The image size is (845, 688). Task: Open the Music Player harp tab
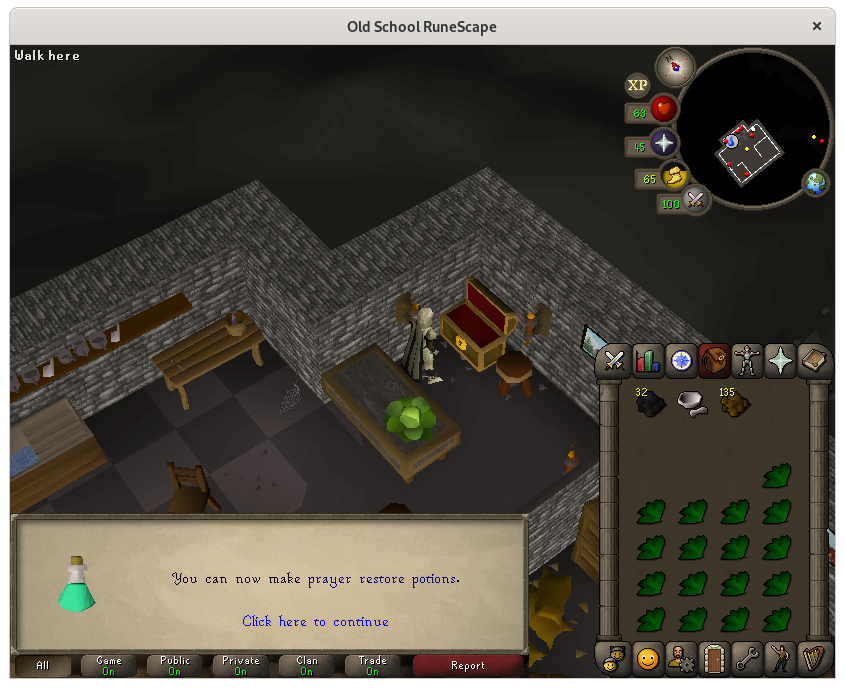[814, 658]
